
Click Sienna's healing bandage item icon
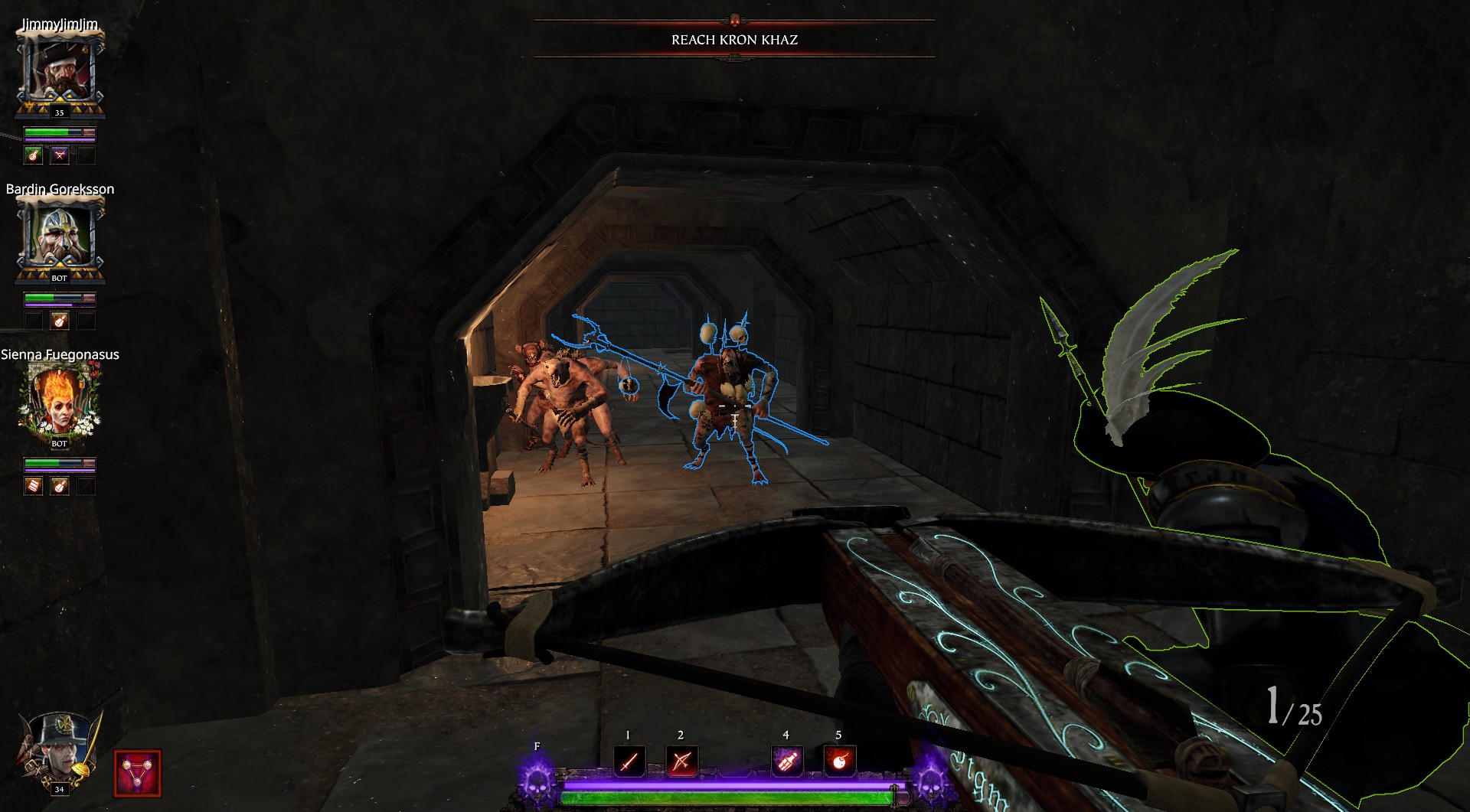[34, 485]
